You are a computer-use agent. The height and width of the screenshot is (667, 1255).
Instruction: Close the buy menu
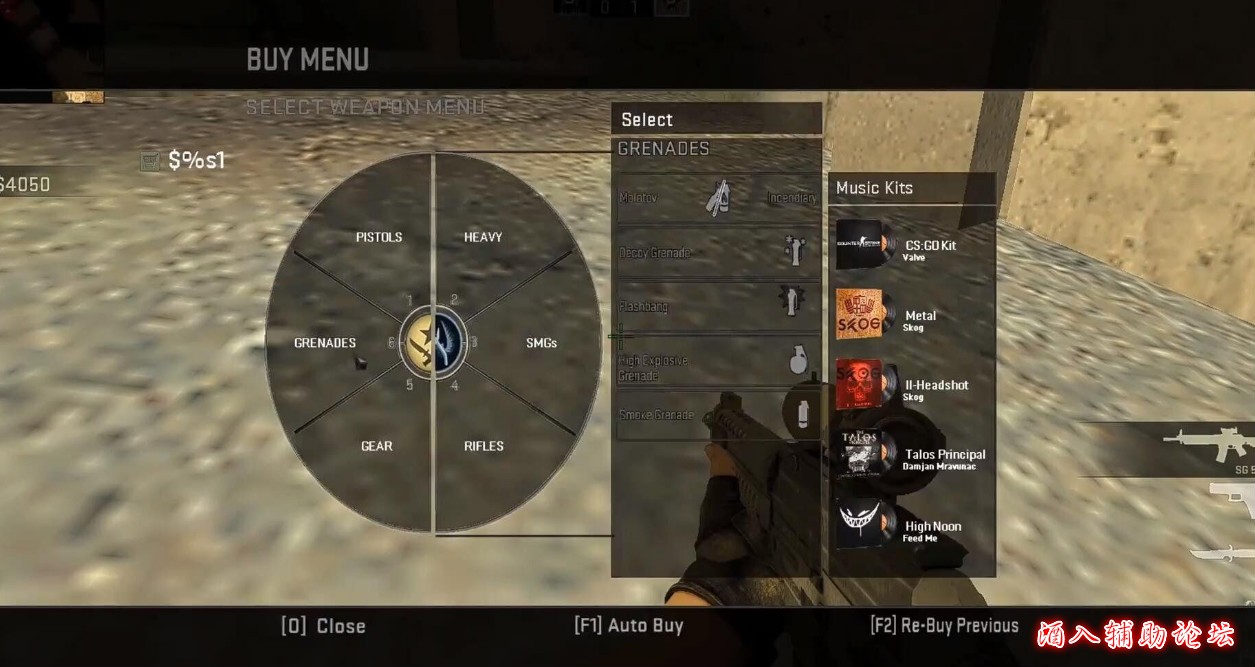pyautogui.click(x=324, y=626)
